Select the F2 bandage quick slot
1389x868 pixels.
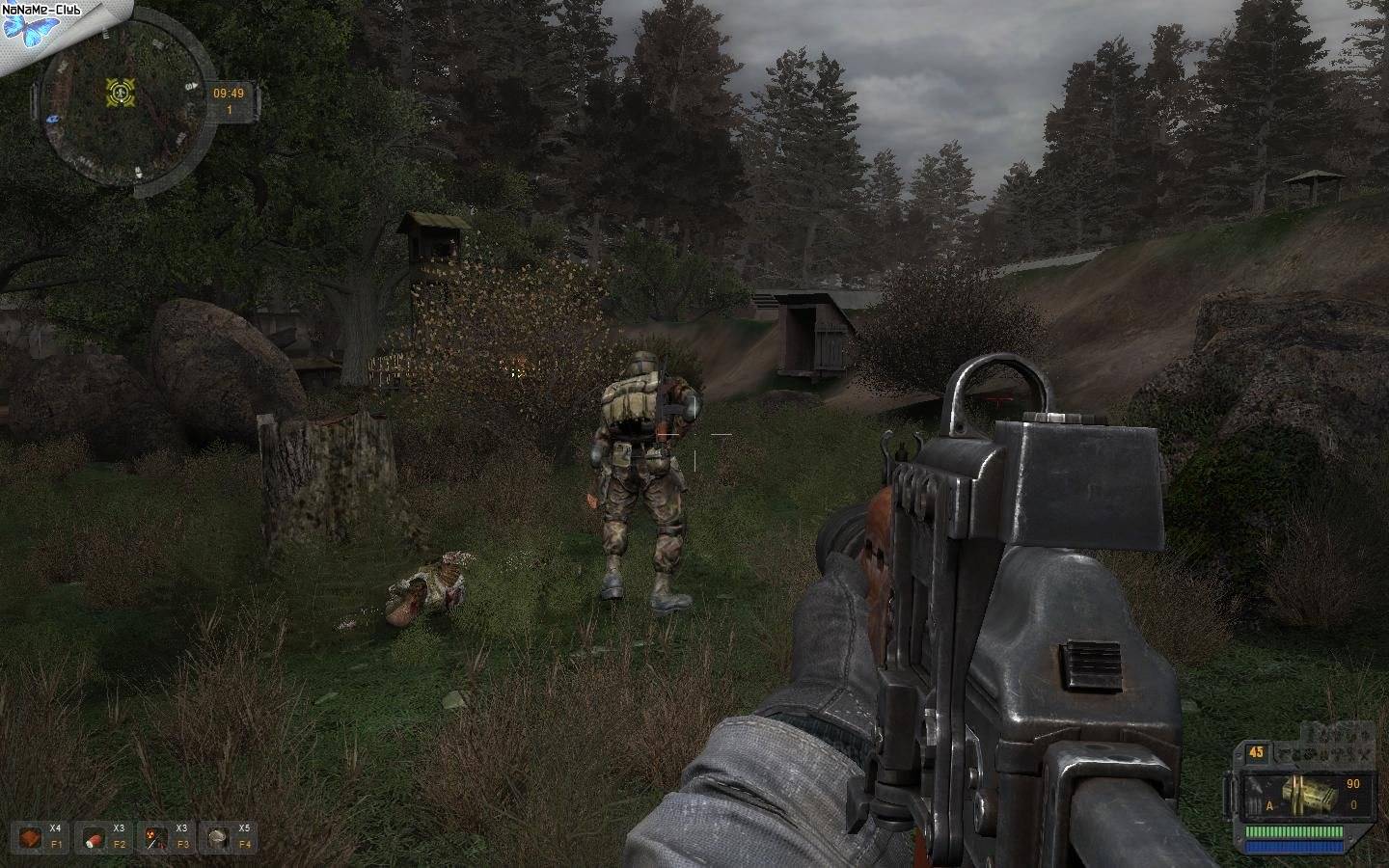coord(93,836)
